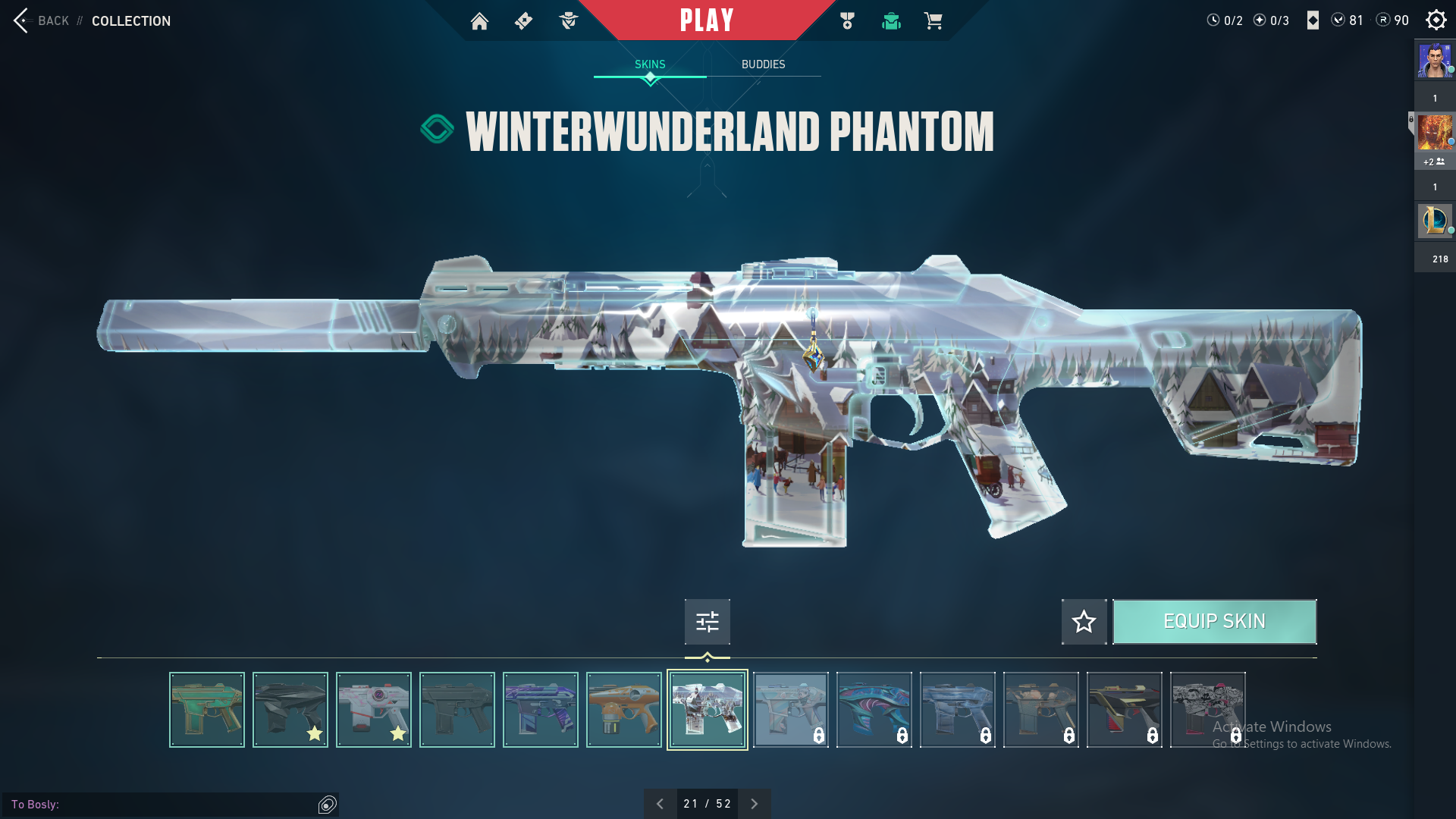Open the backpack collection icon

(x=891, y=21)
